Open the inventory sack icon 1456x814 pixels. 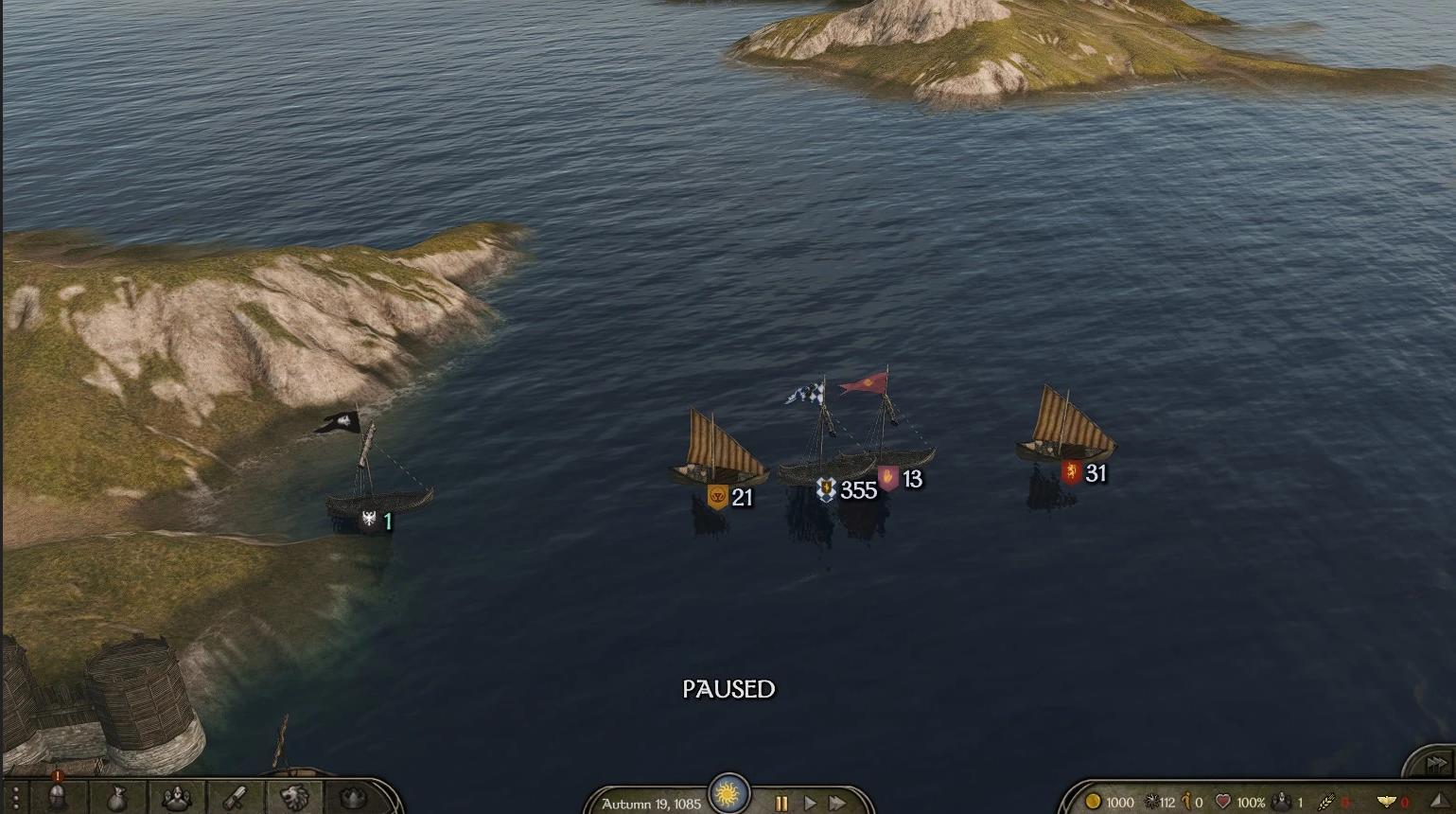click(116, 798)
